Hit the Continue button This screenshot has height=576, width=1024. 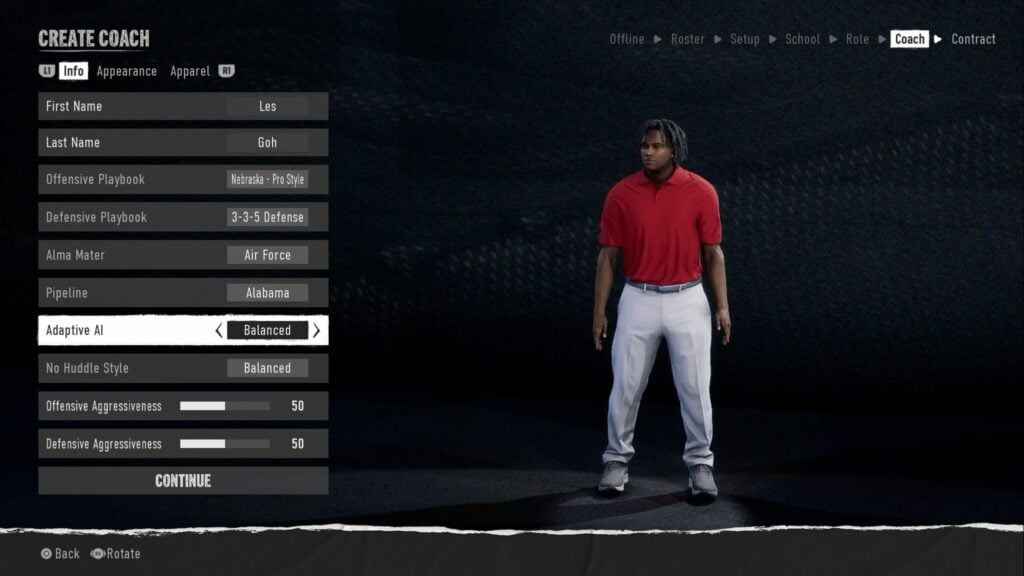point(183,481)
